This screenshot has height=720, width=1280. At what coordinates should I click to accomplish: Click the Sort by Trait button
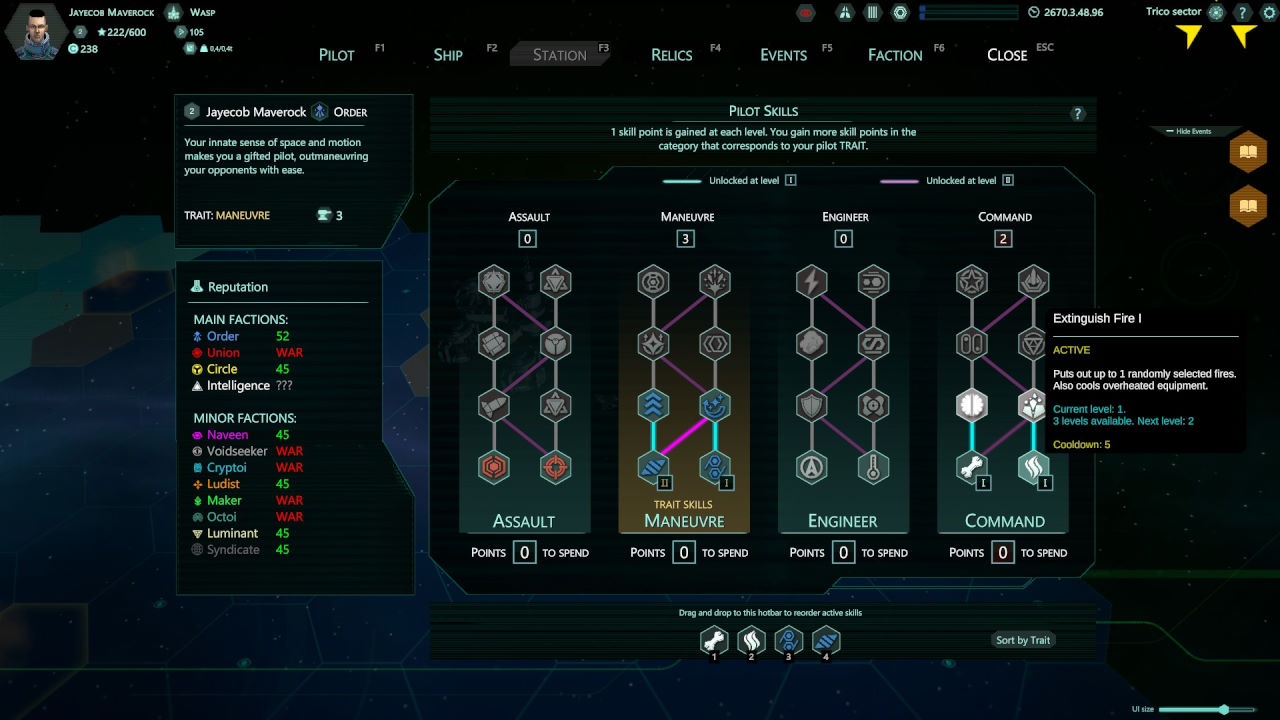pos(1023,640)
